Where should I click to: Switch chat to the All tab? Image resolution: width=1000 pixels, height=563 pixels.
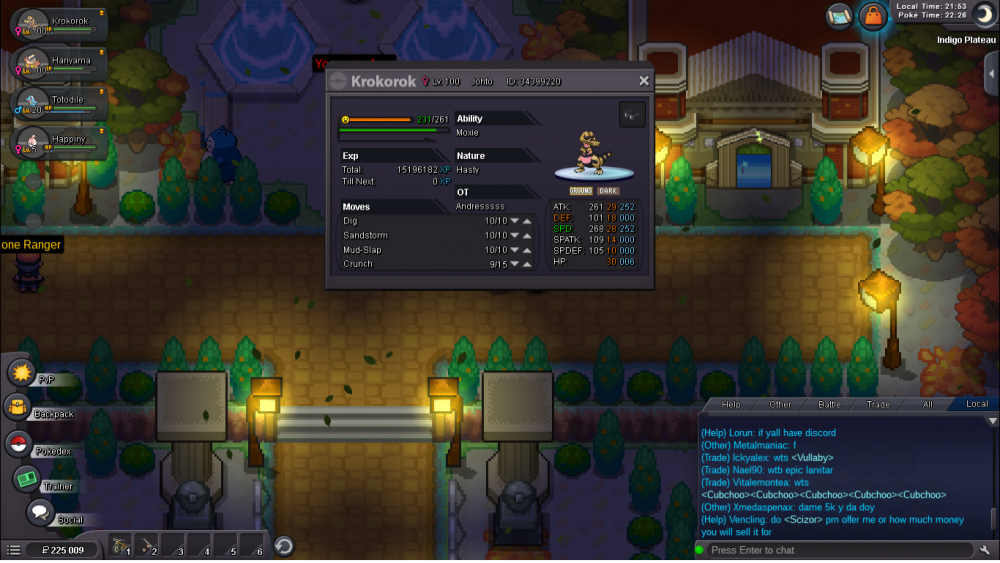[x=927, y=404]
